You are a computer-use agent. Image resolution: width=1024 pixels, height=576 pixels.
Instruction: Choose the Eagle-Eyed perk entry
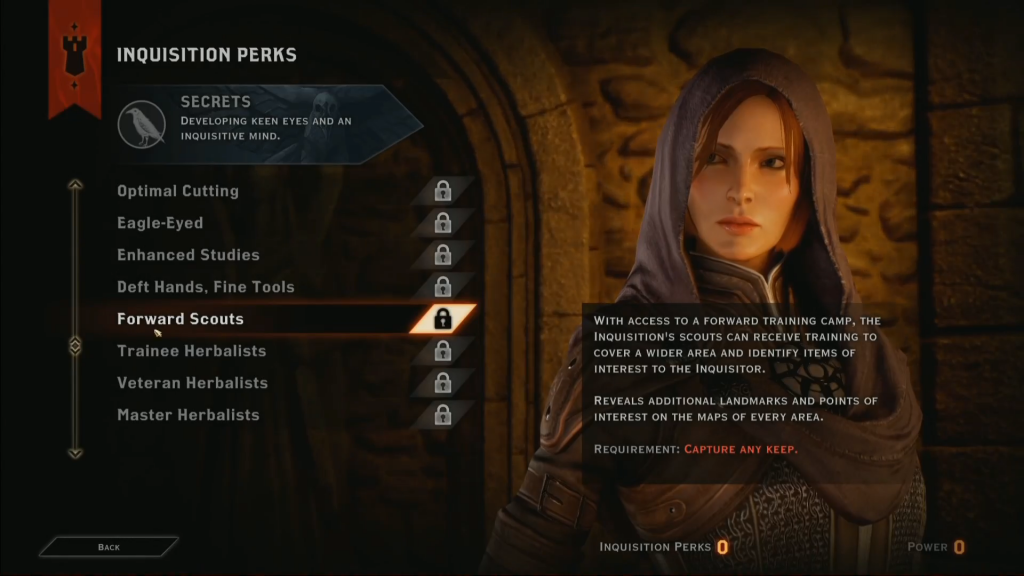160,223
